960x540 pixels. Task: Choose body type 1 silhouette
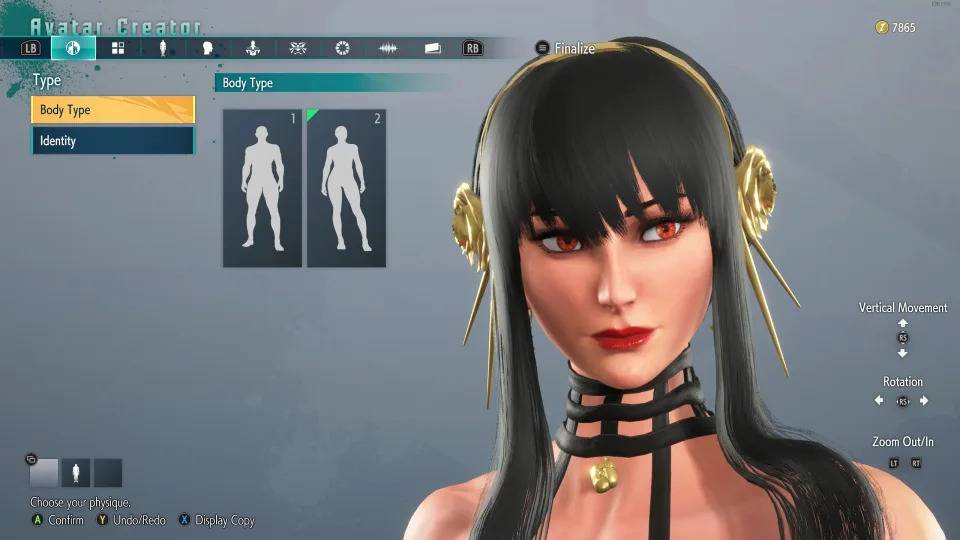tap(262, 188)
